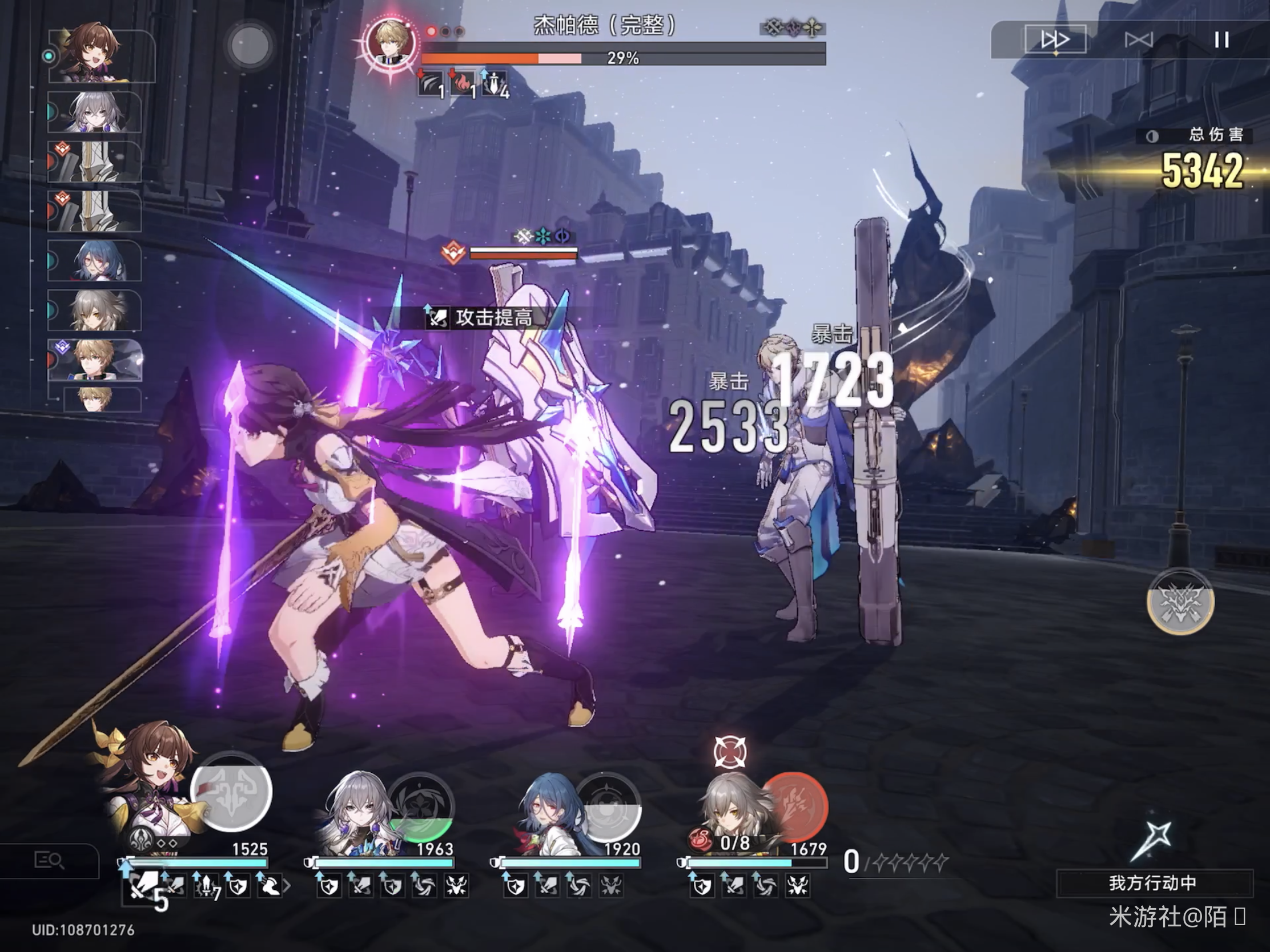Toggle the total damage display icon
The width and height of the screenshot is (1270, 952).
point(1152,136)
